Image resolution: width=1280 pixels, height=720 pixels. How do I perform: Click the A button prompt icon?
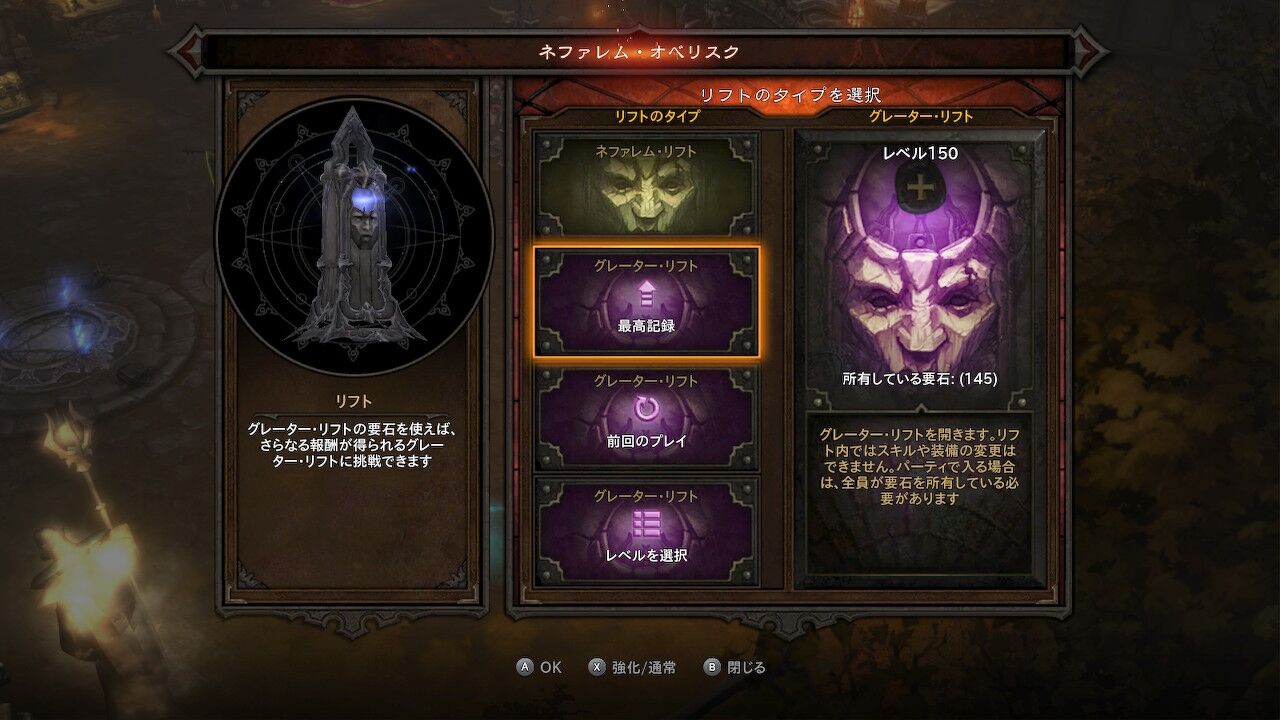(523, 667)
